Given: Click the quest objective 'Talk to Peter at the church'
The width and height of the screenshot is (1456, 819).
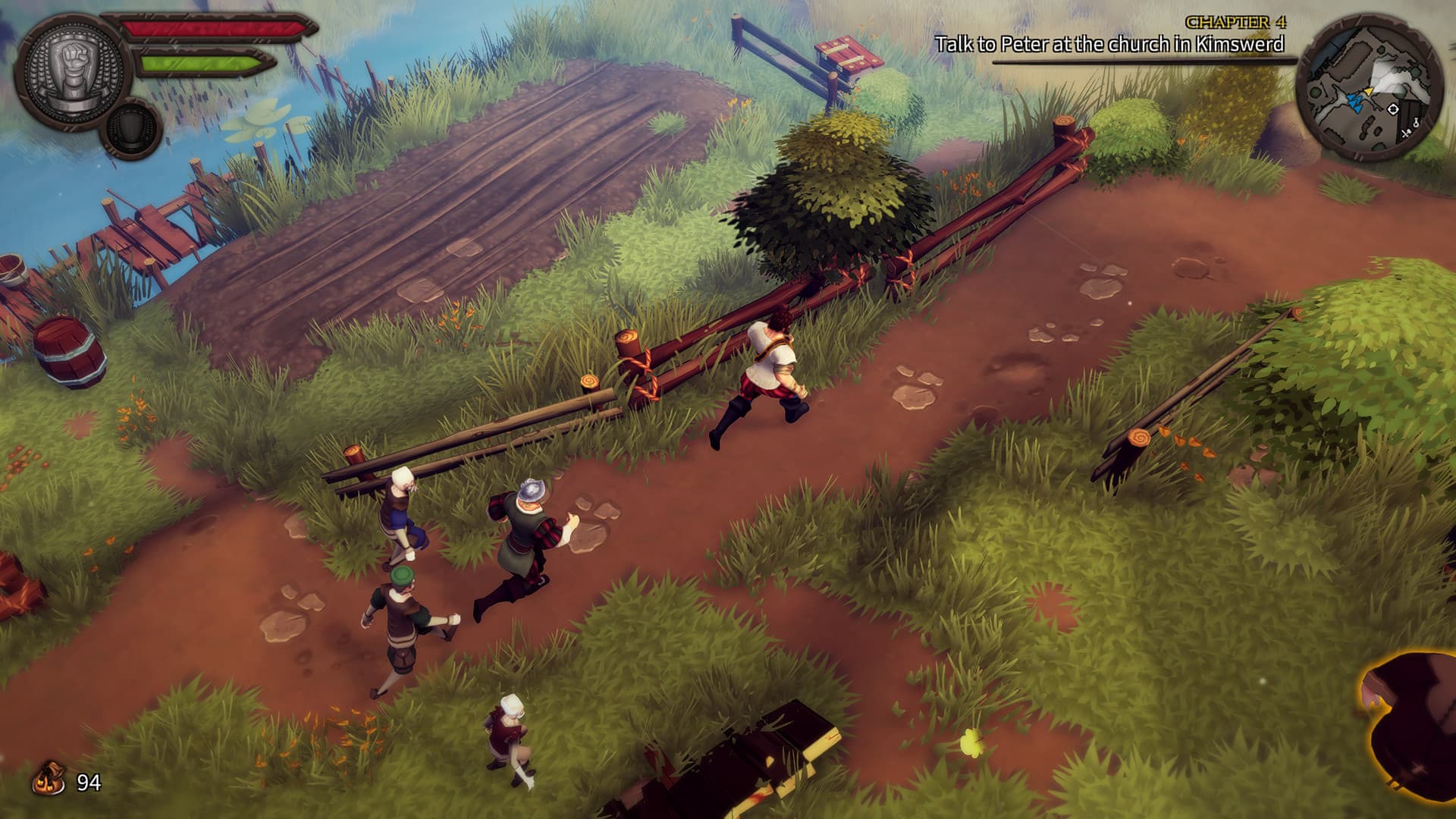Looking at the screenshot, I should pyautogui.click(x=1112, y=44).
